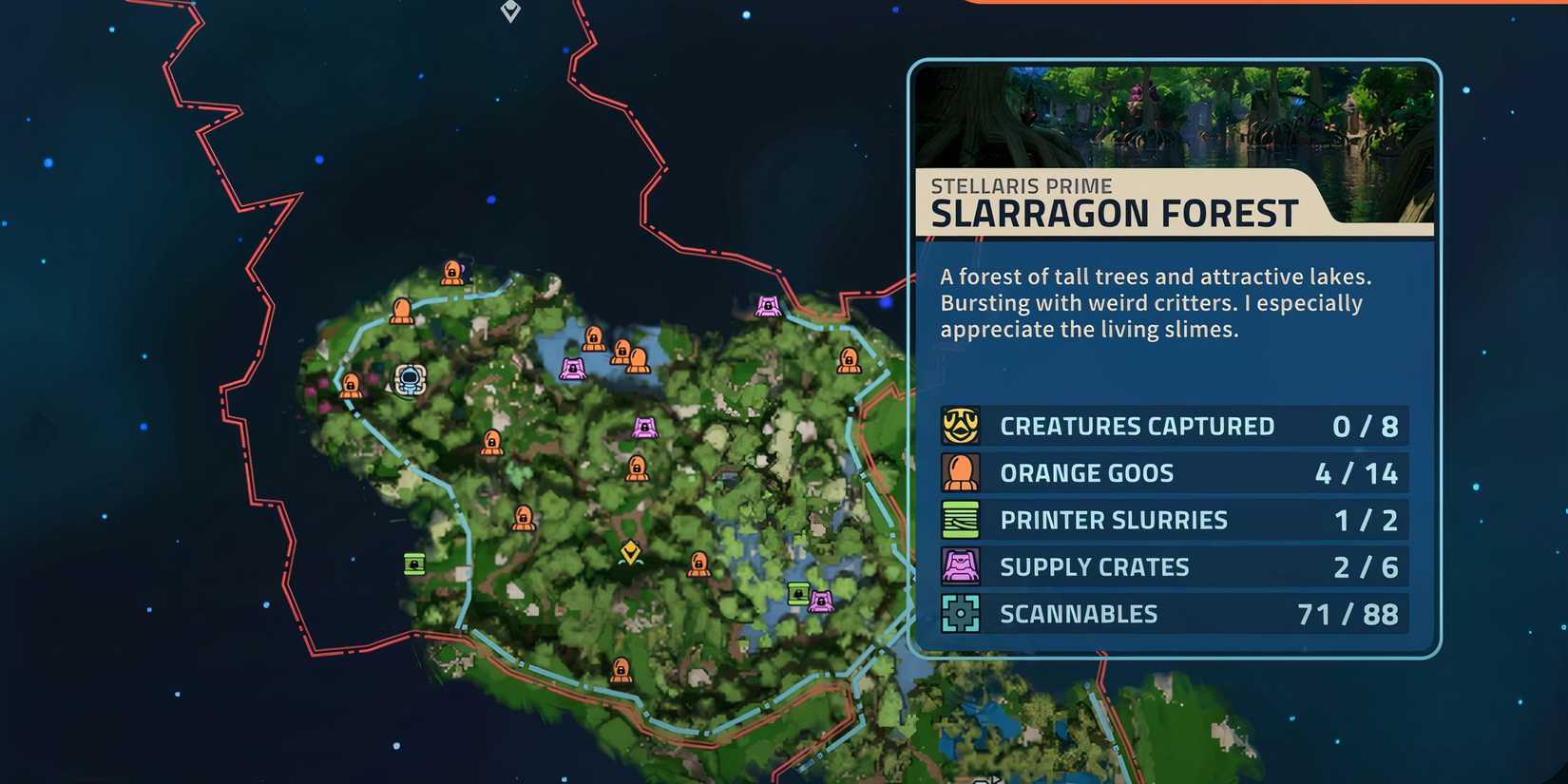Click the Slarragon Forest preview image

pos(1174,116)
